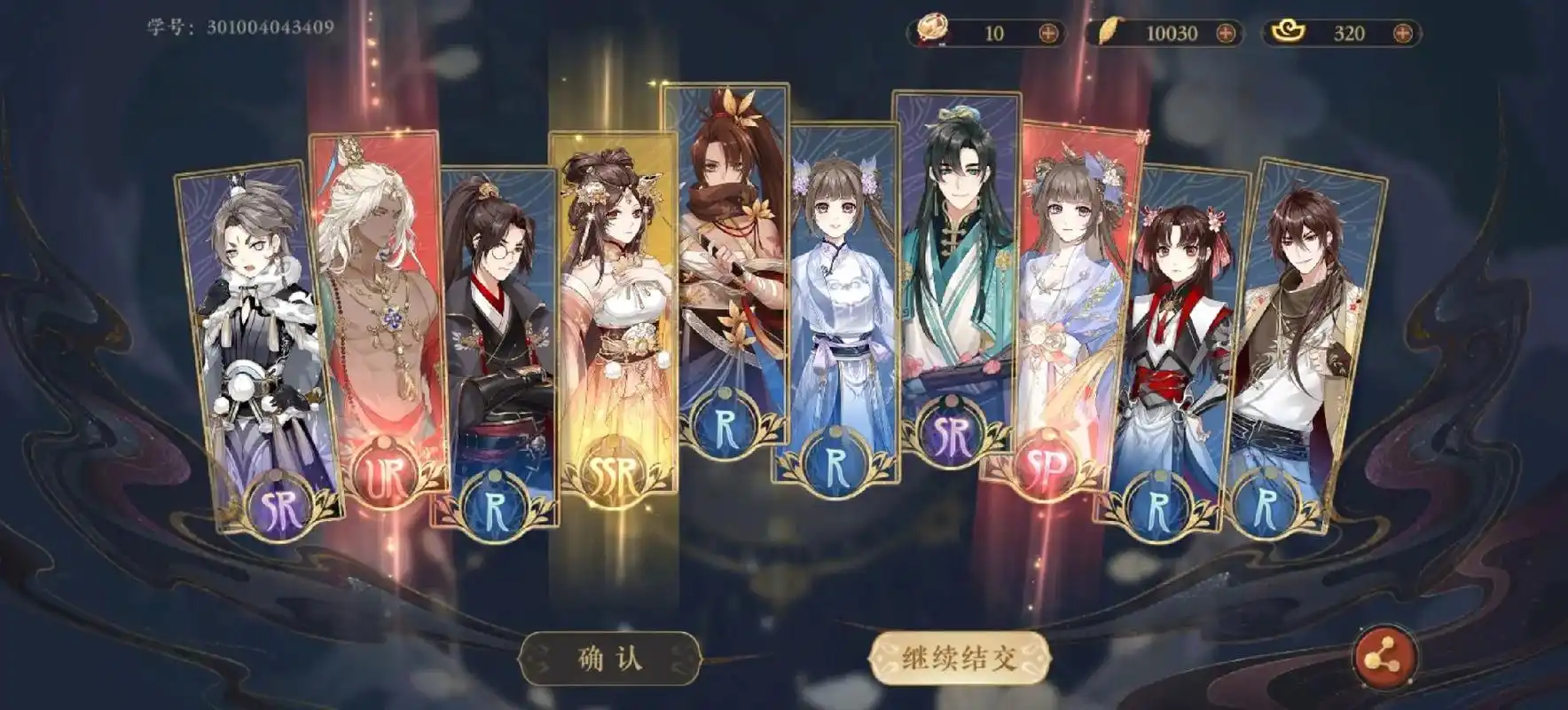The height and width of the screenshot is (710, 1568).
Task: Click the gold coin currency icon
Action: click(x=930, y=29)
